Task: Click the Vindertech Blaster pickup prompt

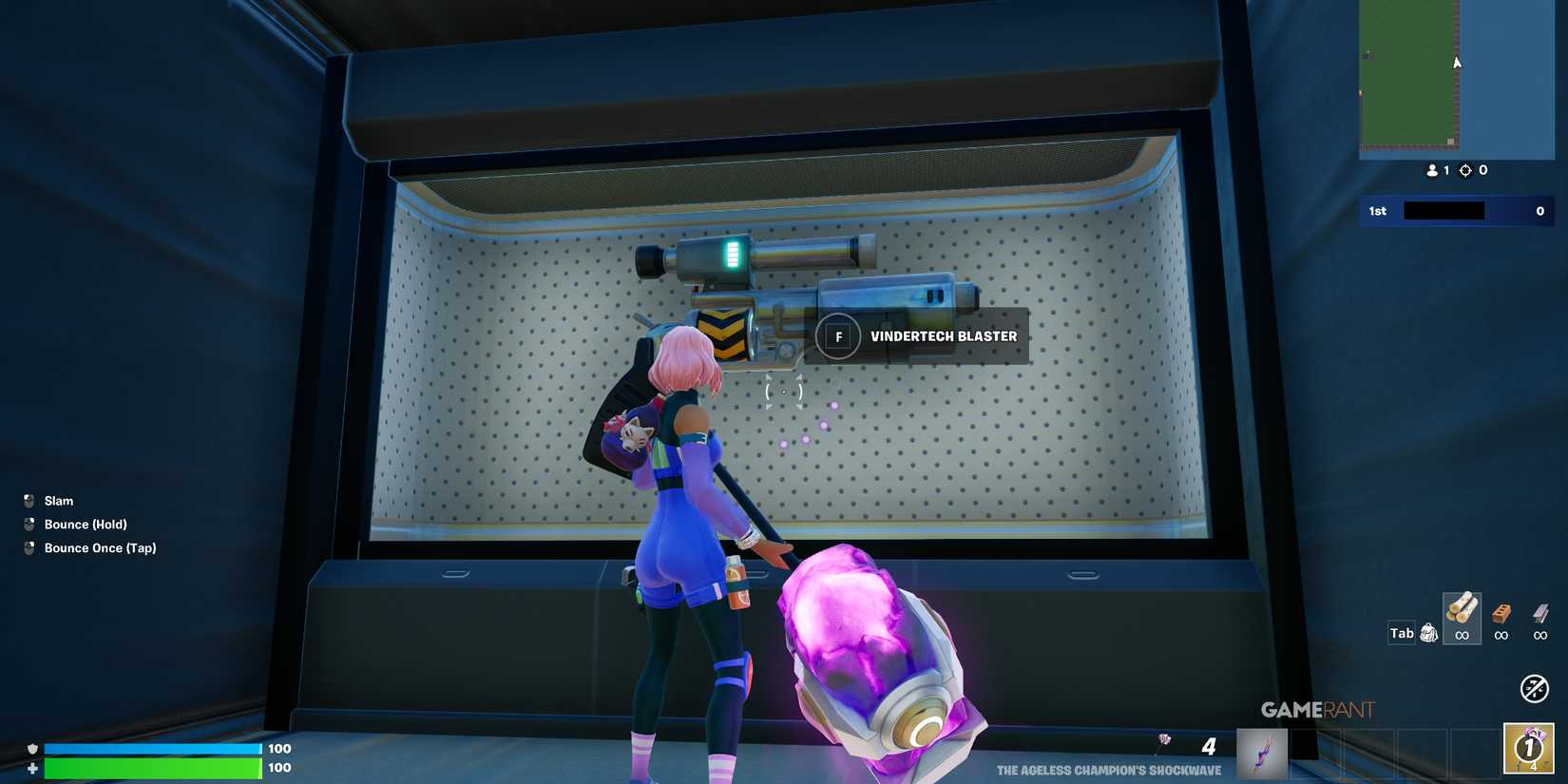Action: tap(943, 335)
